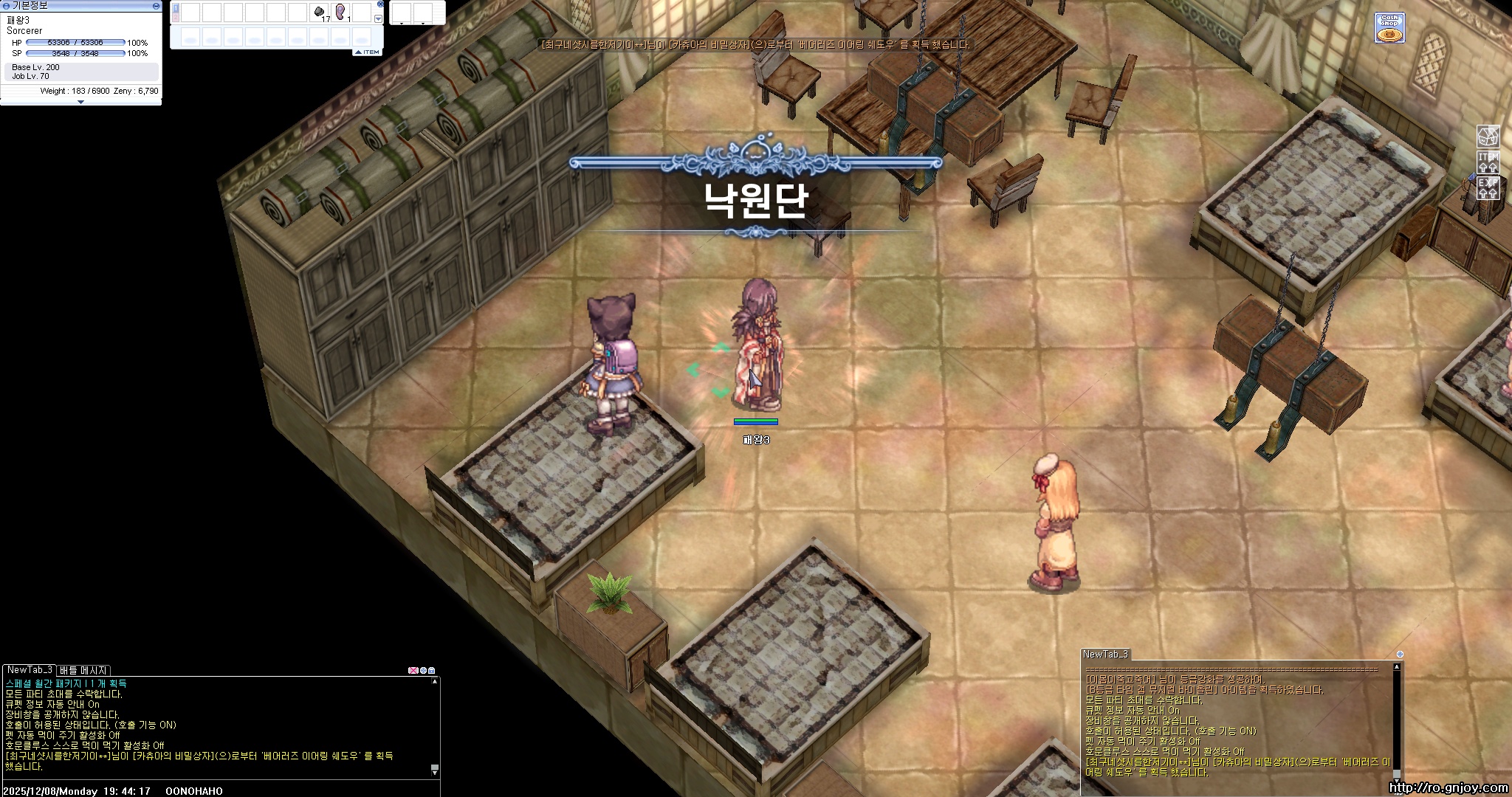The image size is (1512, 797).
Task: Minimize the 기본정보 window with its minus toggle
Action: pos(157,6)
